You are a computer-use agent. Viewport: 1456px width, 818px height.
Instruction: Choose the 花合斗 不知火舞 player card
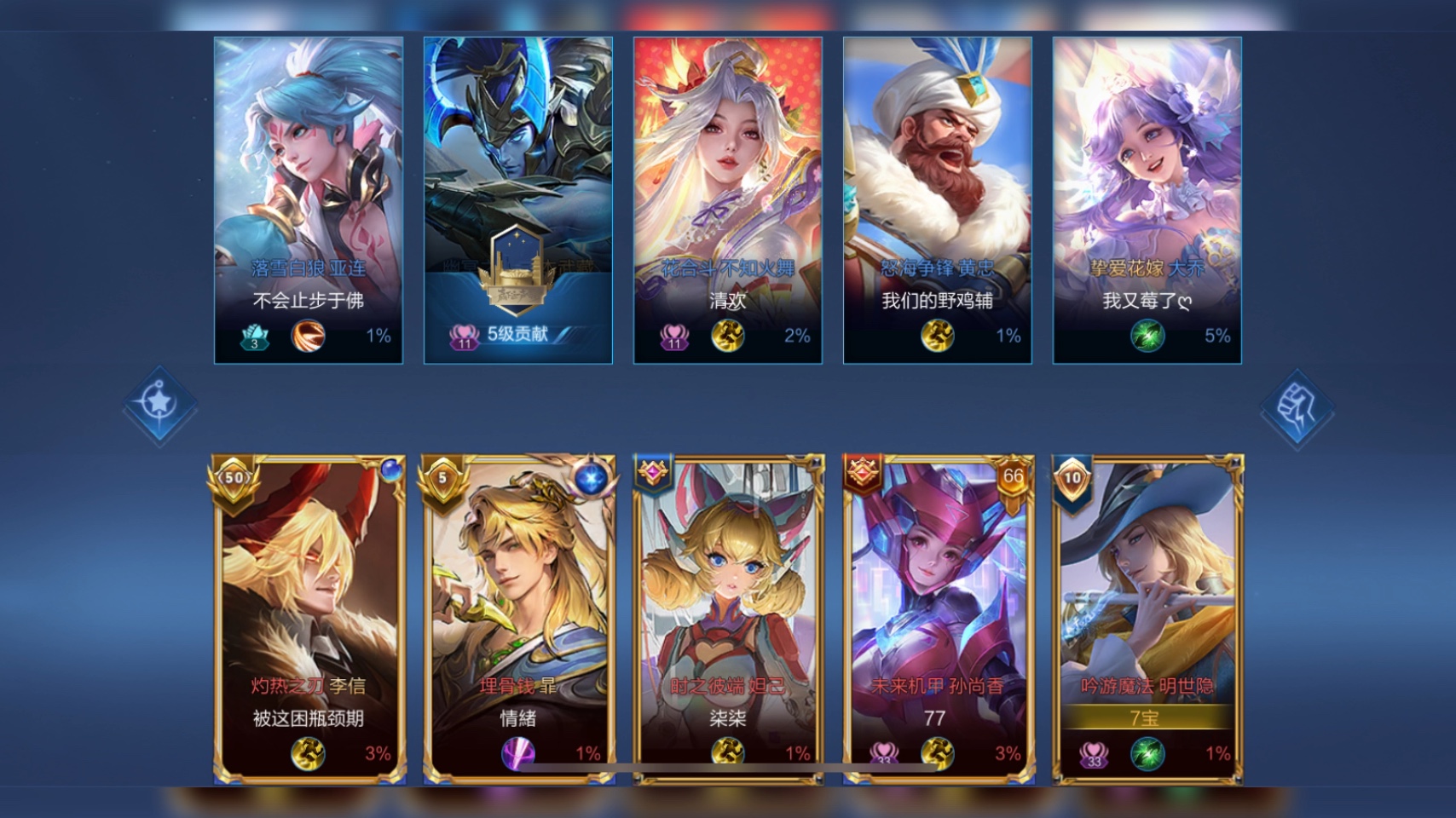click(x=727, y=200)
